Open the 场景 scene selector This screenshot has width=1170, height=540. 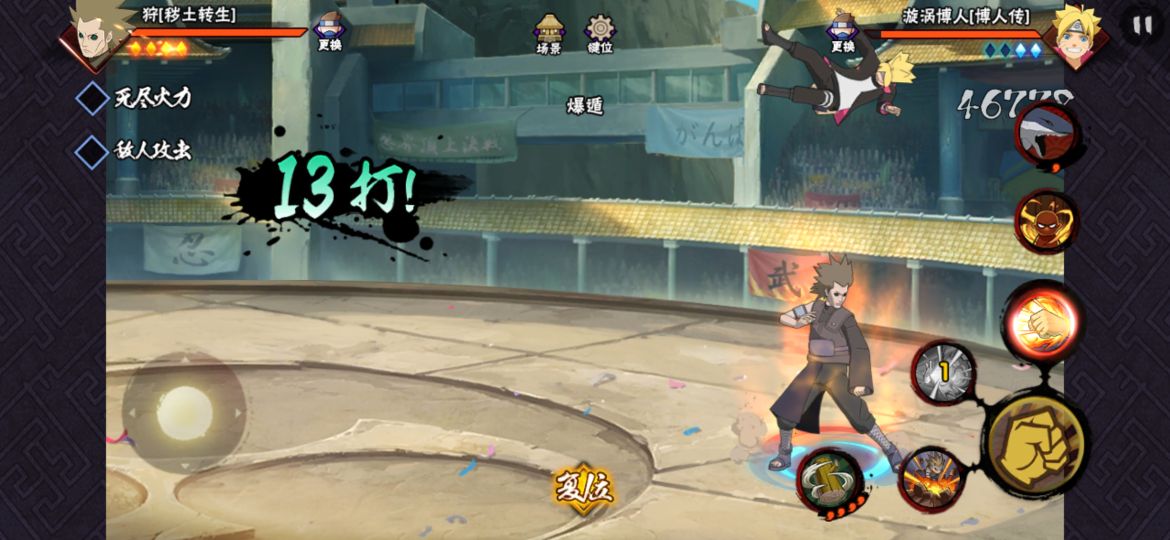pyautogui.click(x=549, y=32)
